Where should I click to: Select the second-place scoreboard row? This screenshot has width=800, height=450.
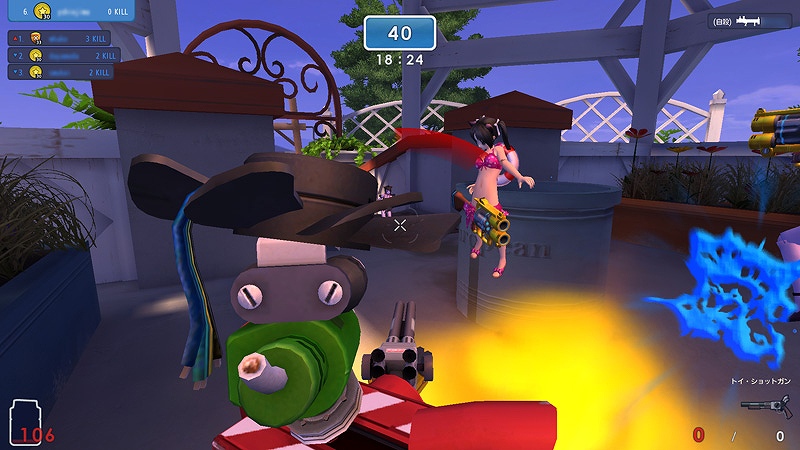tap(61, 55)
